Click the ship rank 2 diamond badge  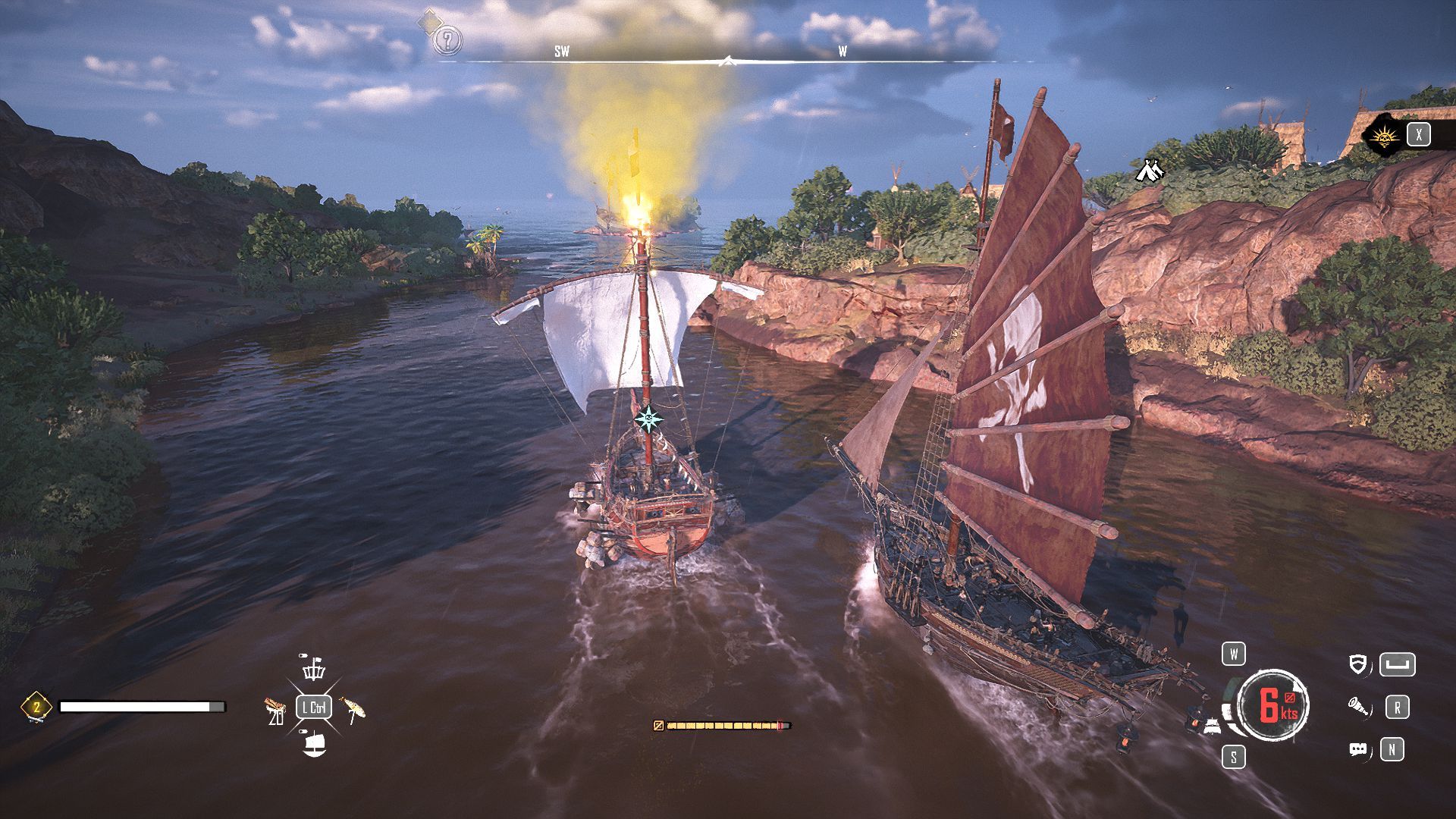point(36,707)
